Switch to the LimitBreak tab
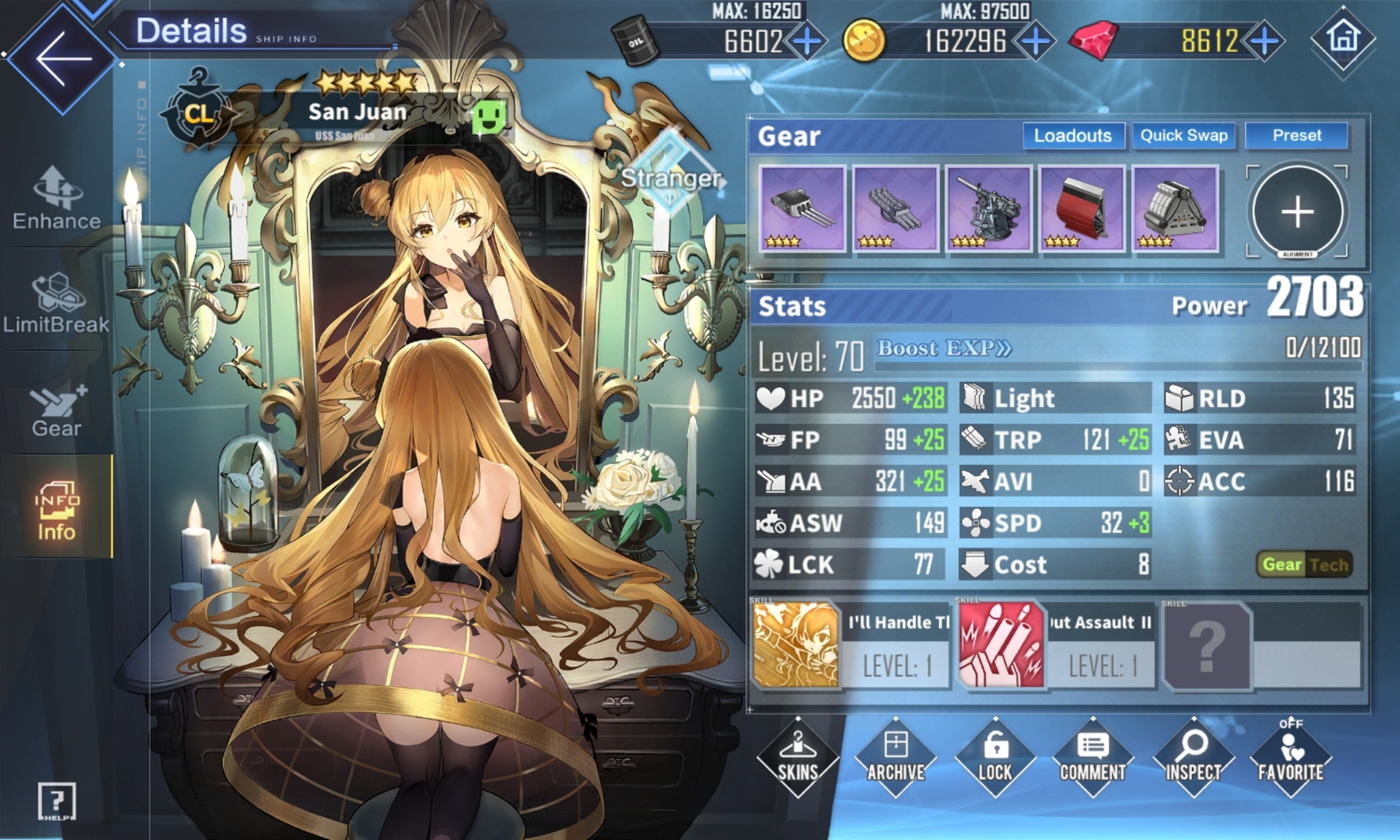The width and height of the screenshot is (1400, 840). [57, 303]
